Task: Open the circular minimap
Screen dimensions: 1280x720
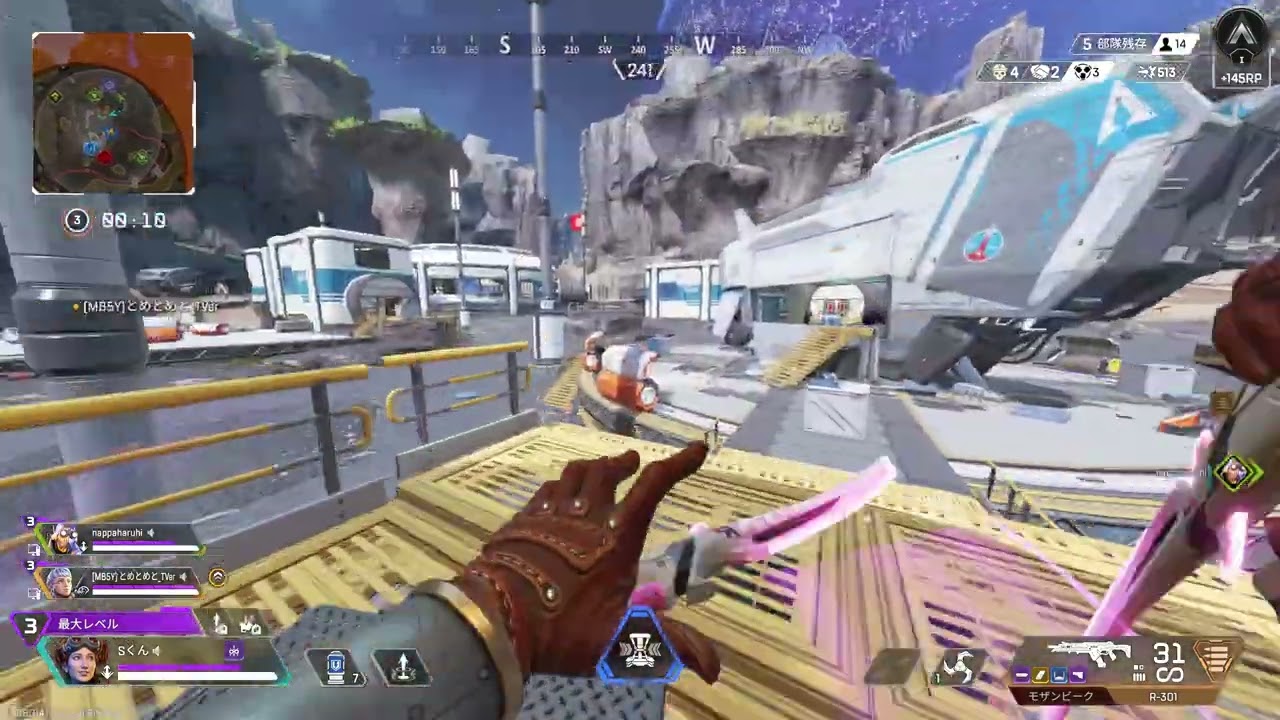Action: [x=113, y=113]
